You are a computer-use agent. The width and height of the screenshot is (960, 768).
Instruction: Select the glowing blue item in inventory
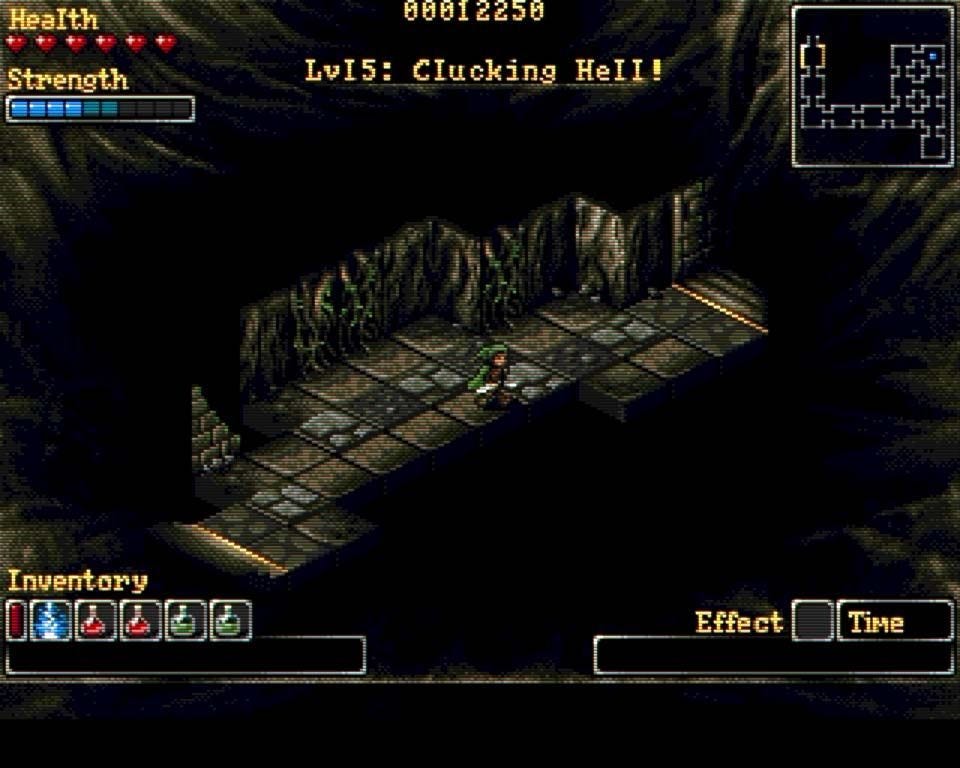(x=50, y=621)
